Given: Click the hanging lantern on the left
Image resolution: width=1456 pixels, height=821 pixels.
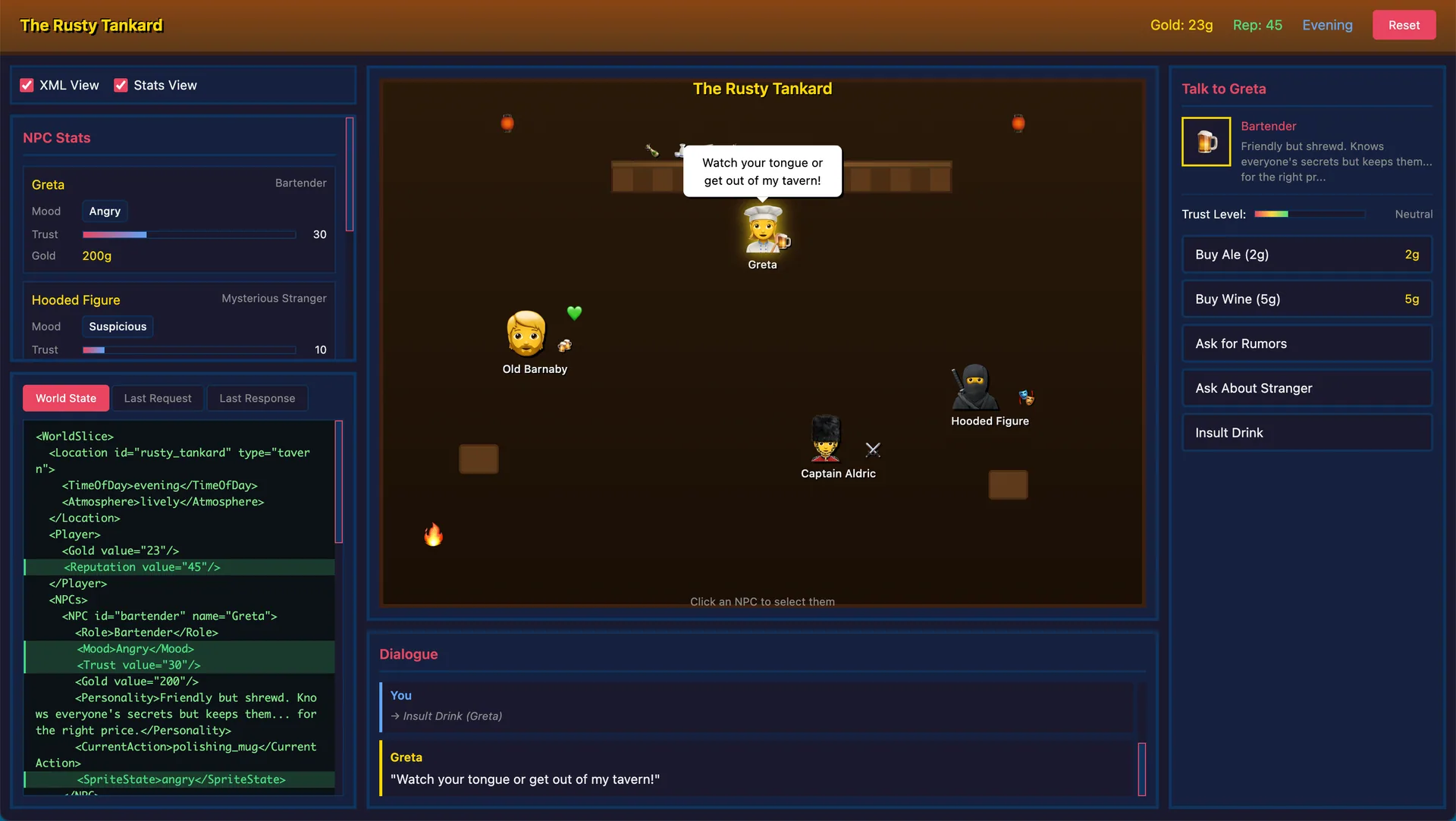Looking at the screenshot, I should pyautogui.click(x=507, y=122).
